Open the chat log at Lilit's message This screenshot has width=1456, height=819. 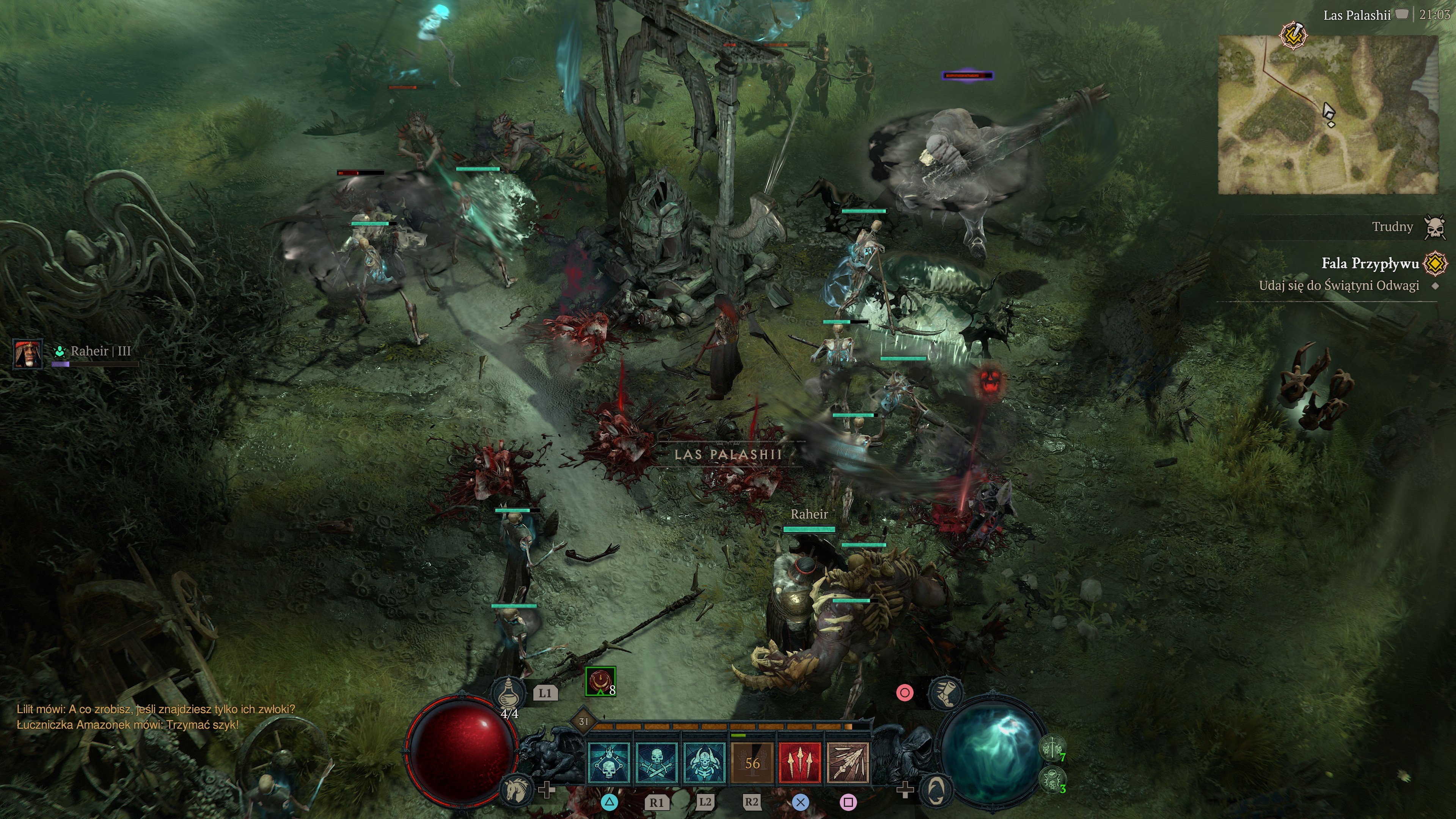pos(155,709)
